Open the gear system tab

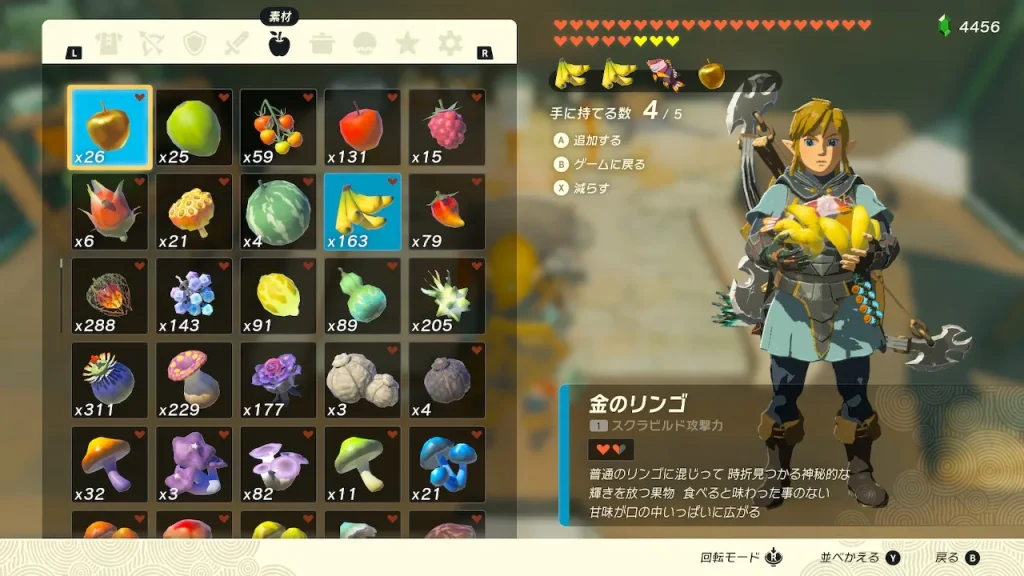point(451,44)
